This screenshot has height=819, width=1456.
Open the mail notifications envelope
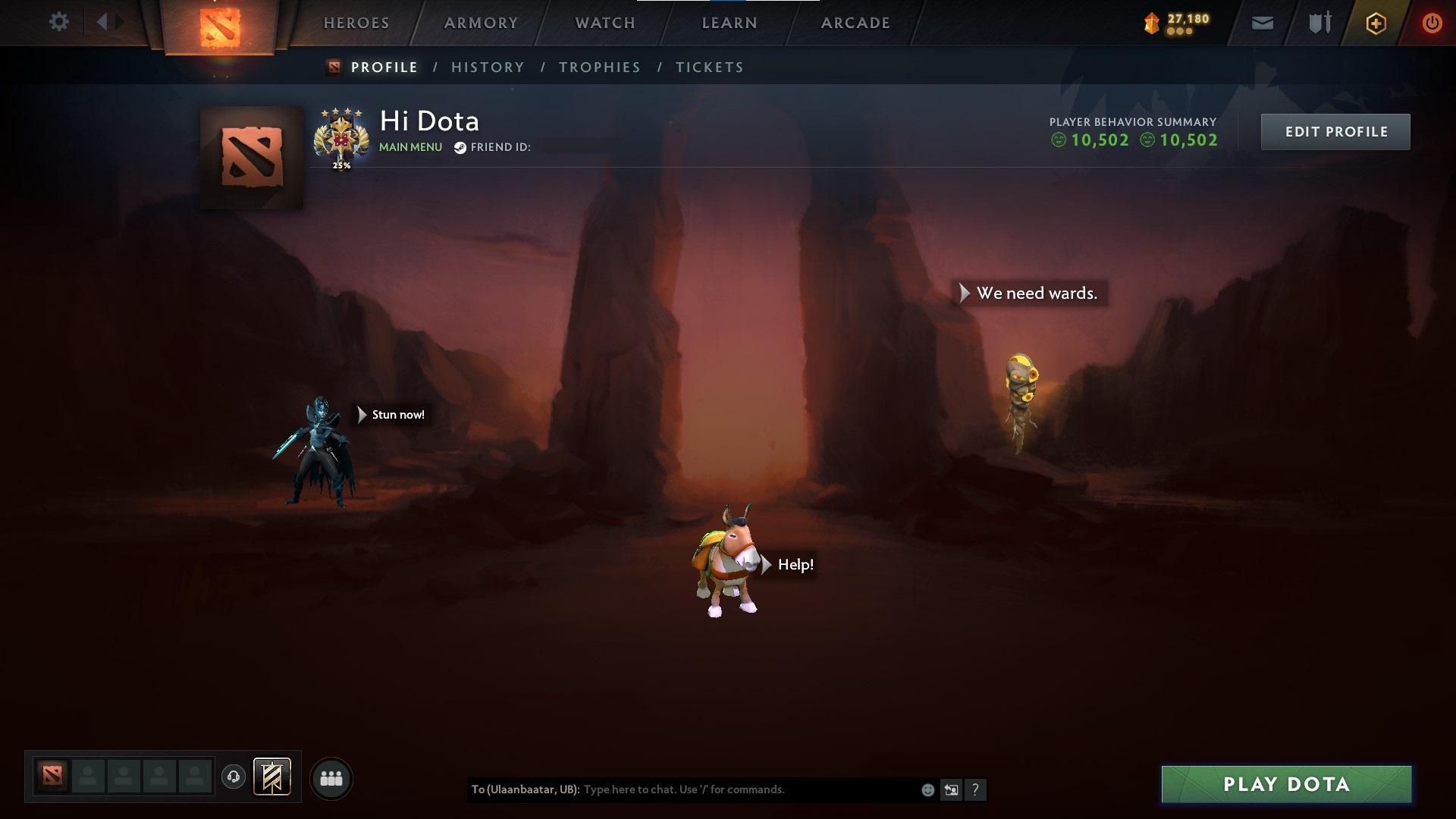click(x=1261, y=22)
